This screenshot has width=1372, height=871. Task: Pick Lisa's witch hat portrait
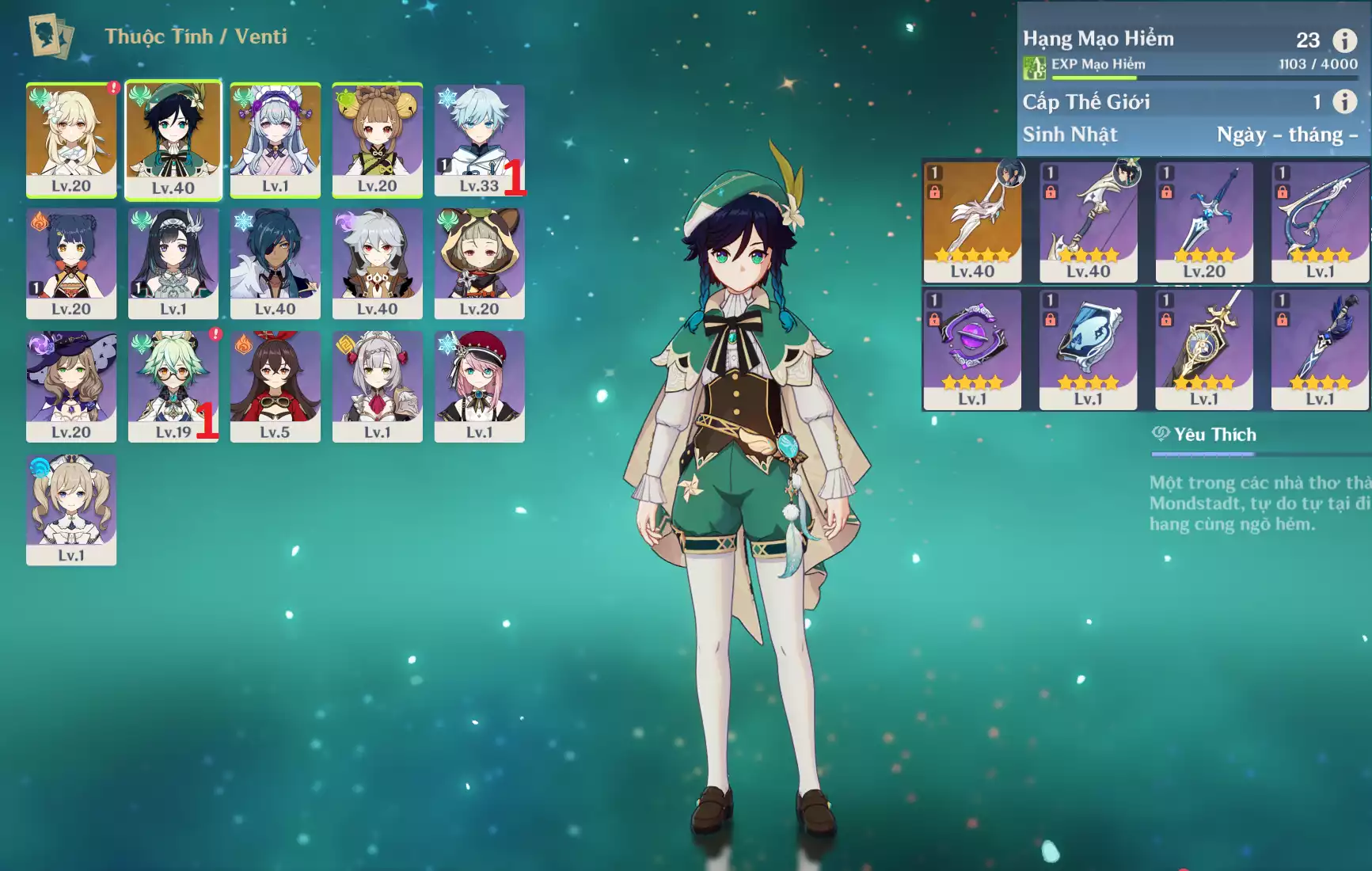(x=71, y=386)
